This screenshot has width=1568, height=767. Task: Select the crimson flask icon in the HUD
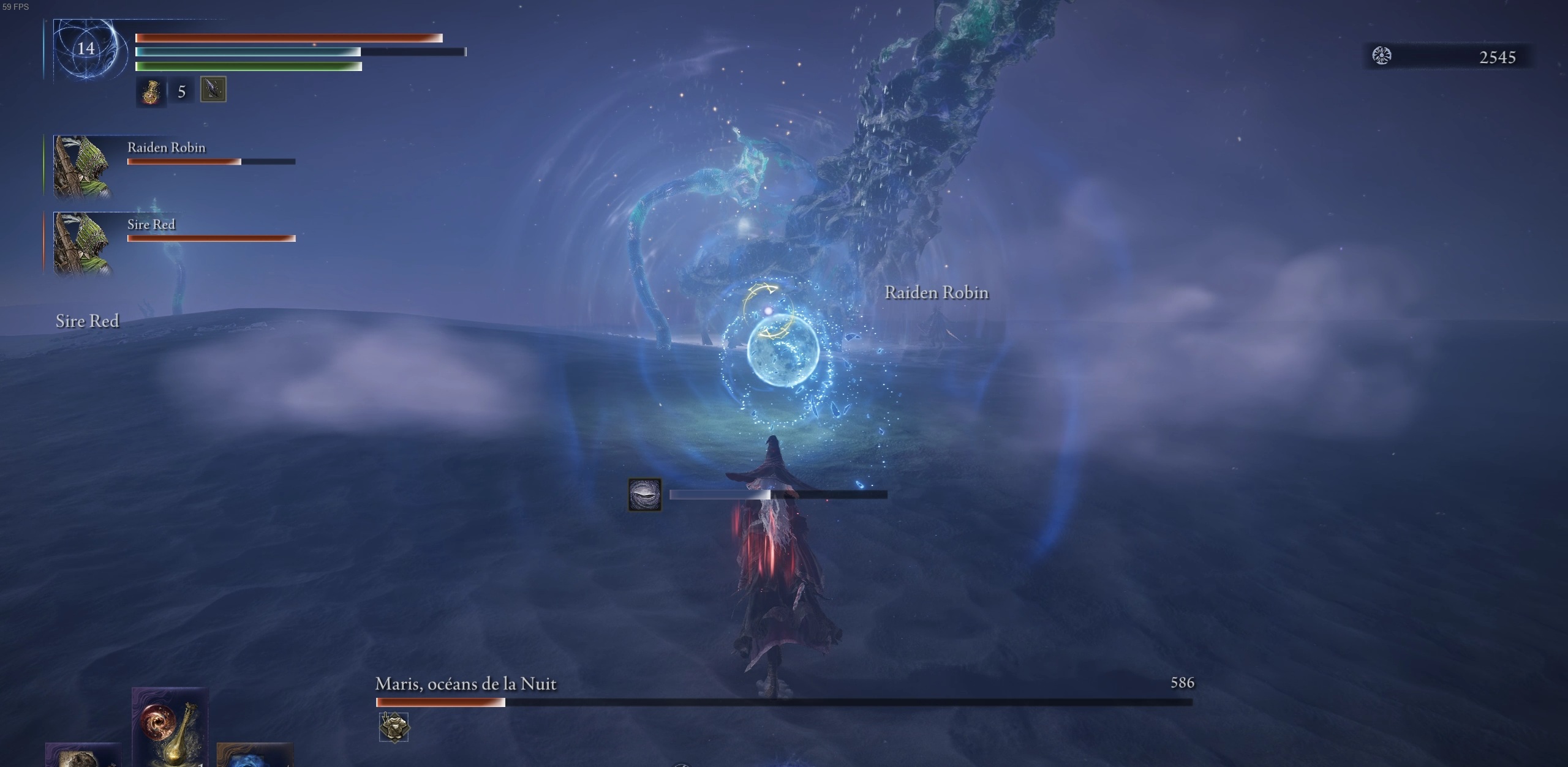pyautogui.click(x=150, y=92)
